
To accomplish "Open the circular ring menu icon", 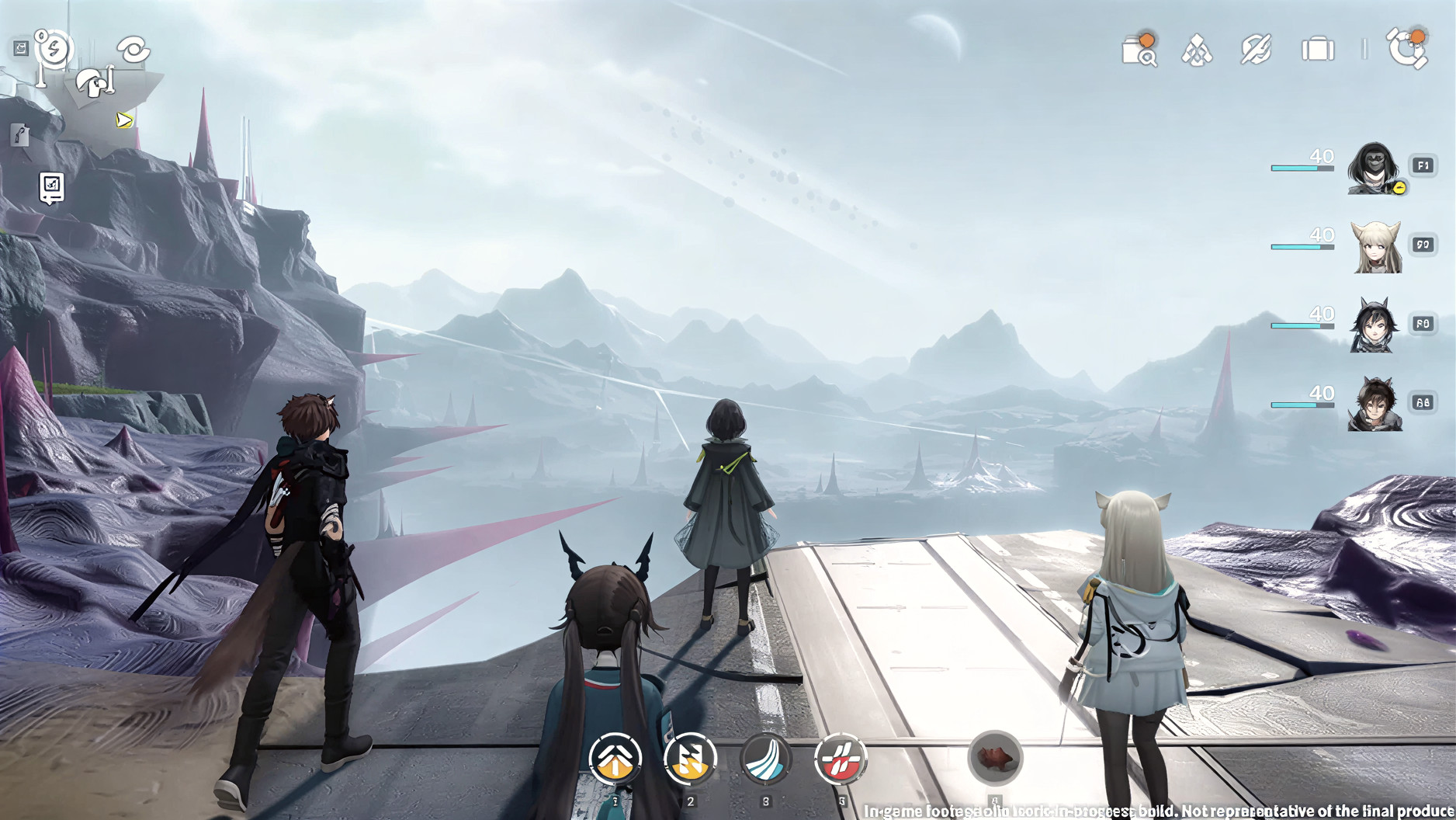I will coord(1406,50).
